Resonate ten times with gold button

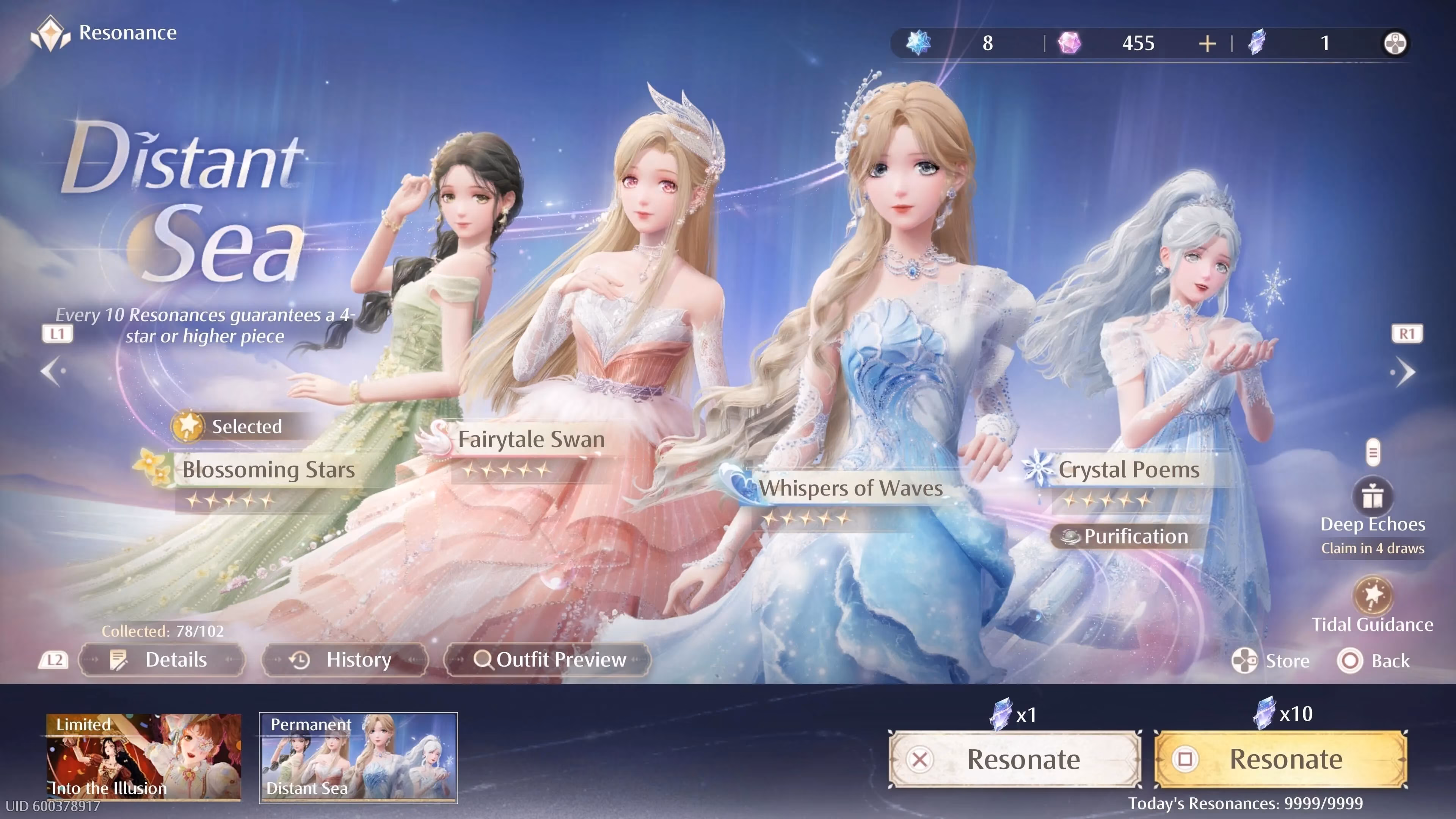click(1280, 759)
